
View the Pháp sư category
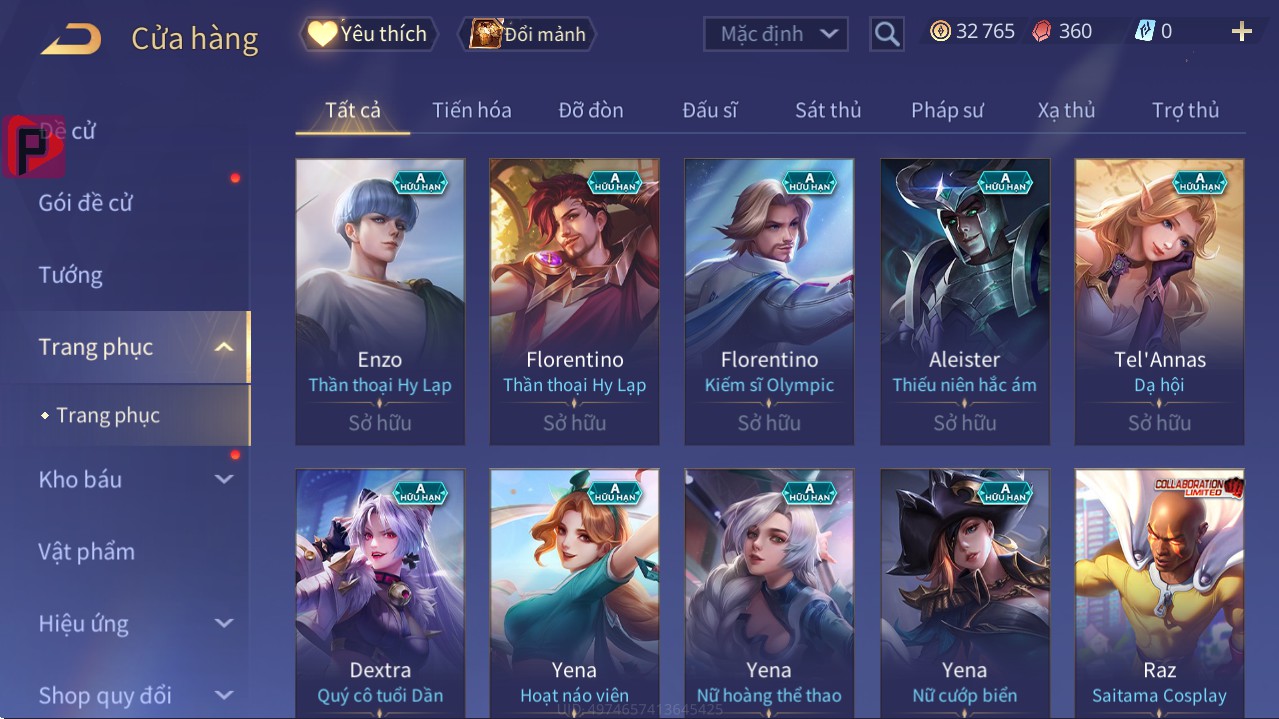coord(947,110)
